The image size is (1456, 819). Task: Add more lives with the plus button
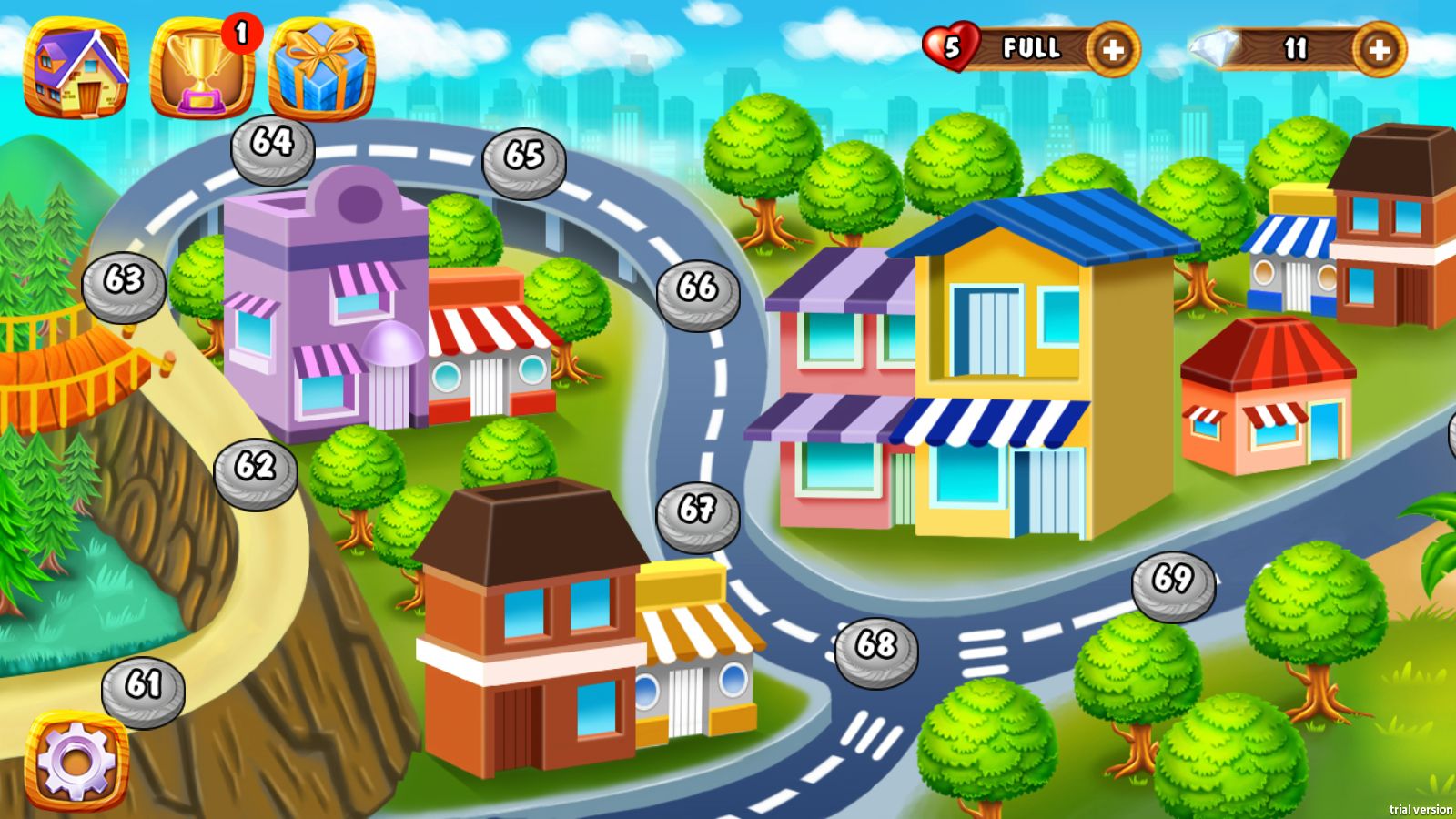pos(1112,50)
